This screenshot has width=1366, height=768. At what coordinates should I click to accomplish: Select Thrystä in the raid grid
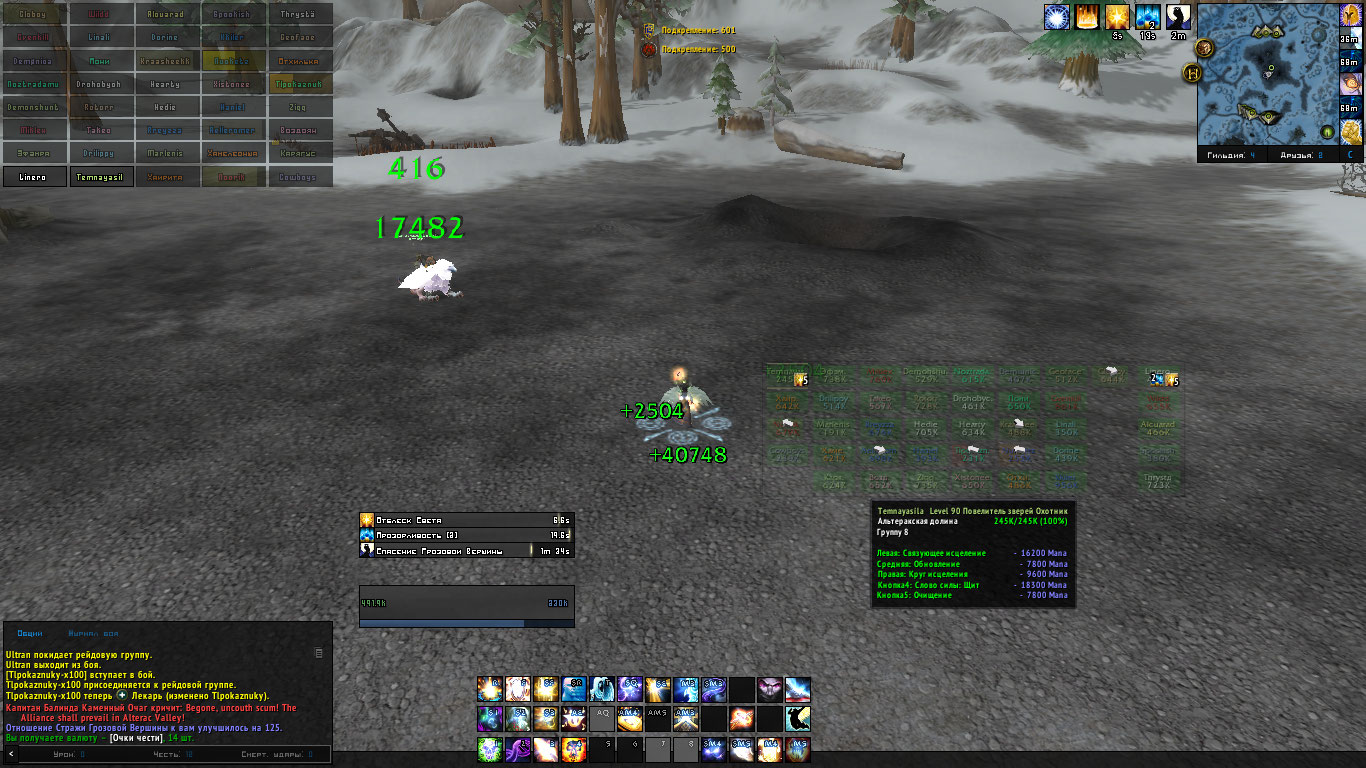click(x=299, y=15)
